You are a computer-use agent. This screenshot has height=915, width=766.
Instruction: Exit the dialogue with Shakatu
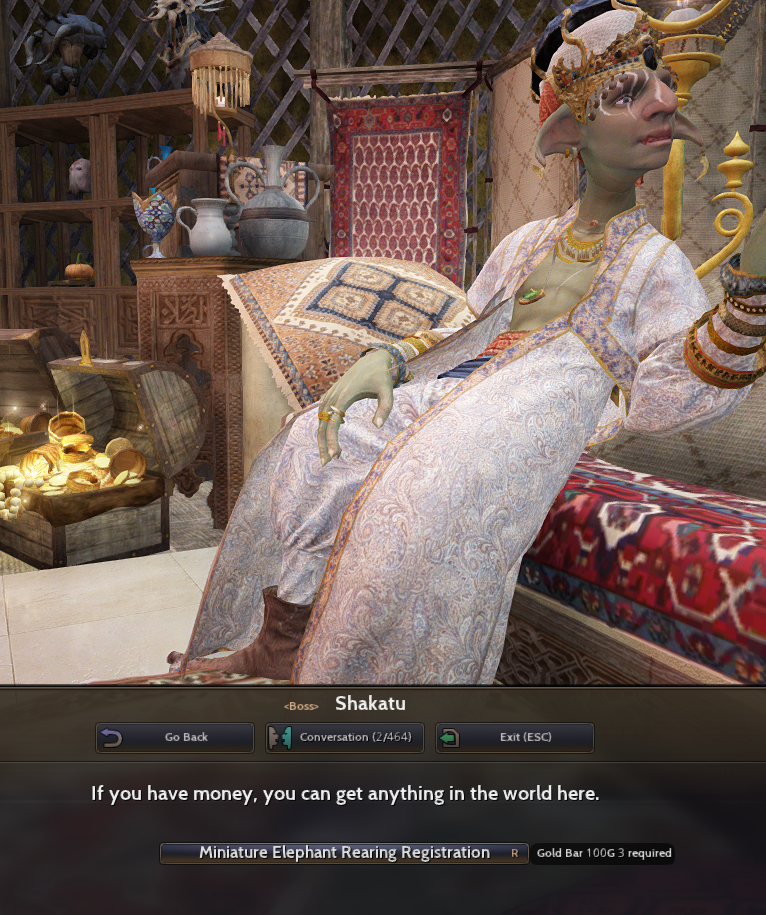(515, 738)
